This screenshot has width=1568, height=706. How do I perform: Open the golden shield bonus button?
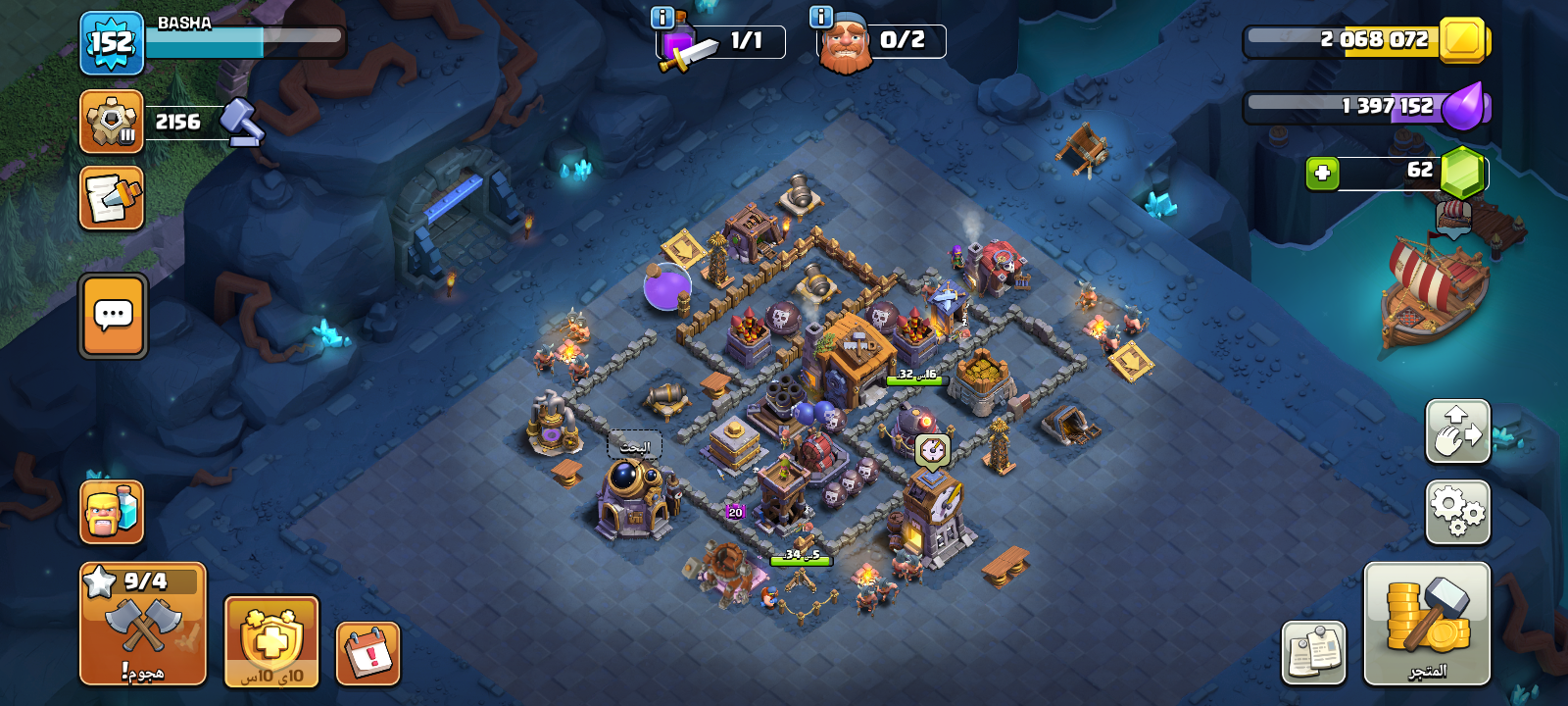click(x=271, y=641)
